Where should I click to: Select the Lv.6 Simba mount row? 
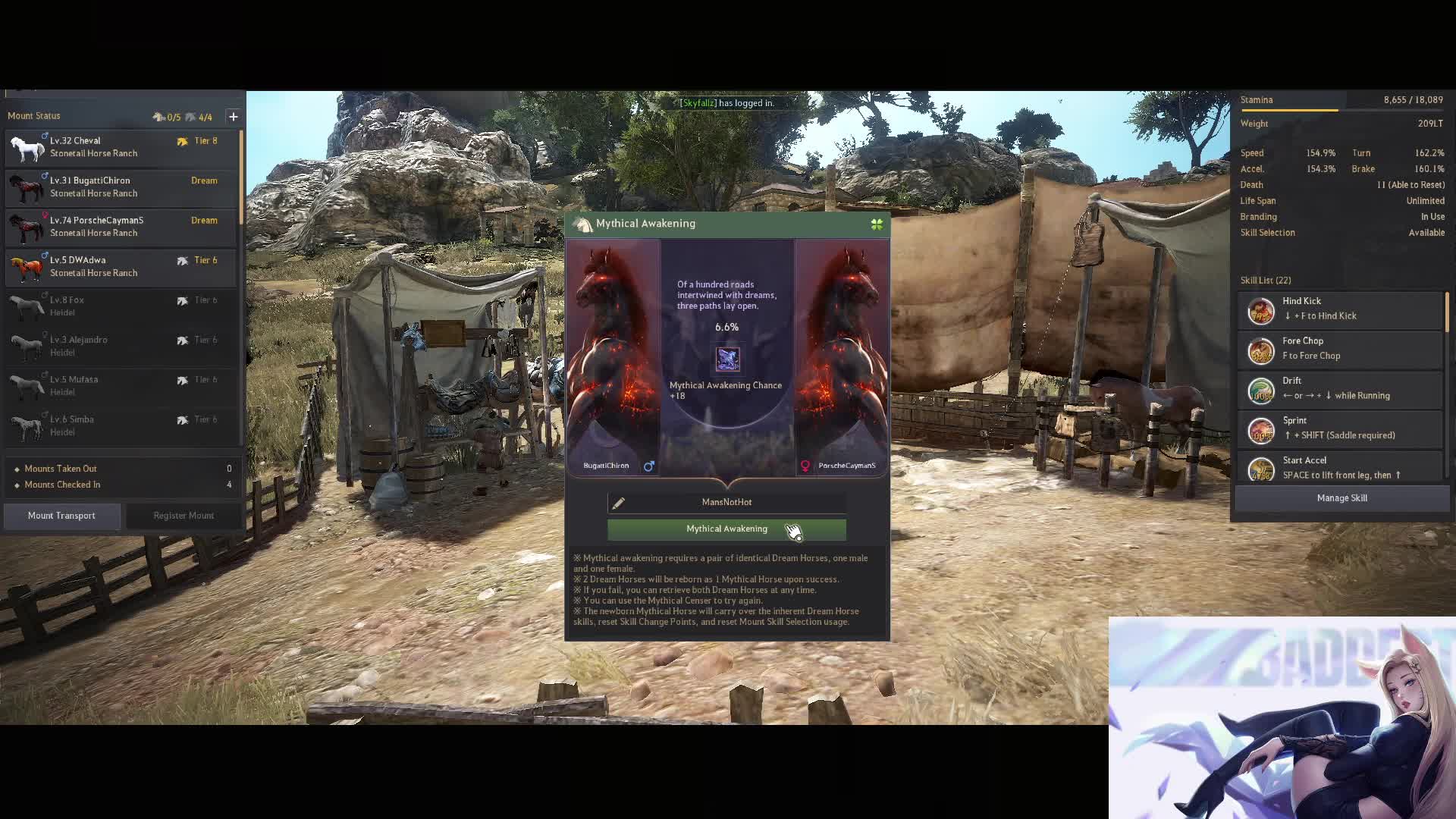121,426
